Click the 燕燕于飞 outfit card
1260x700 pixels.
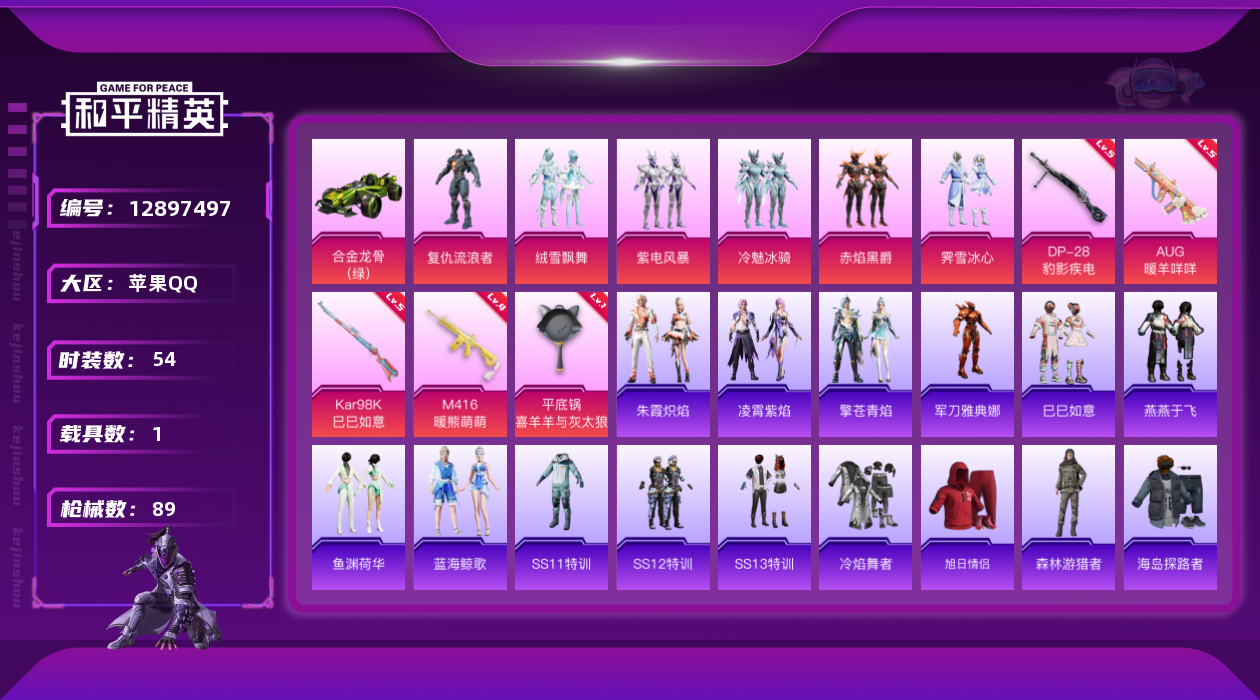pyautogui.click(x=1170, y=364)
